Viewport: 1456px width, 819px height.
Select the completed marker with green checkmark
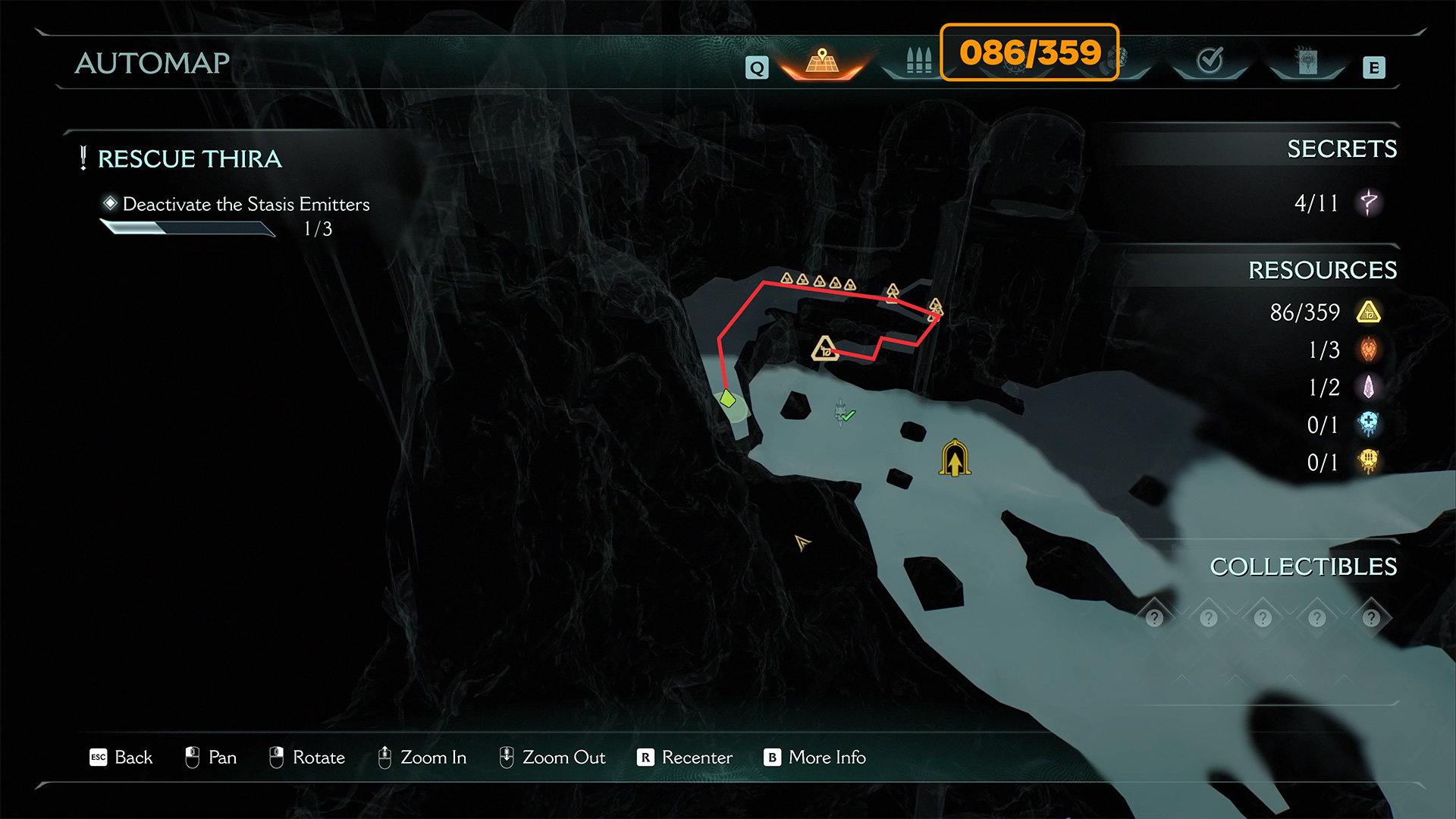click(843, 414)
